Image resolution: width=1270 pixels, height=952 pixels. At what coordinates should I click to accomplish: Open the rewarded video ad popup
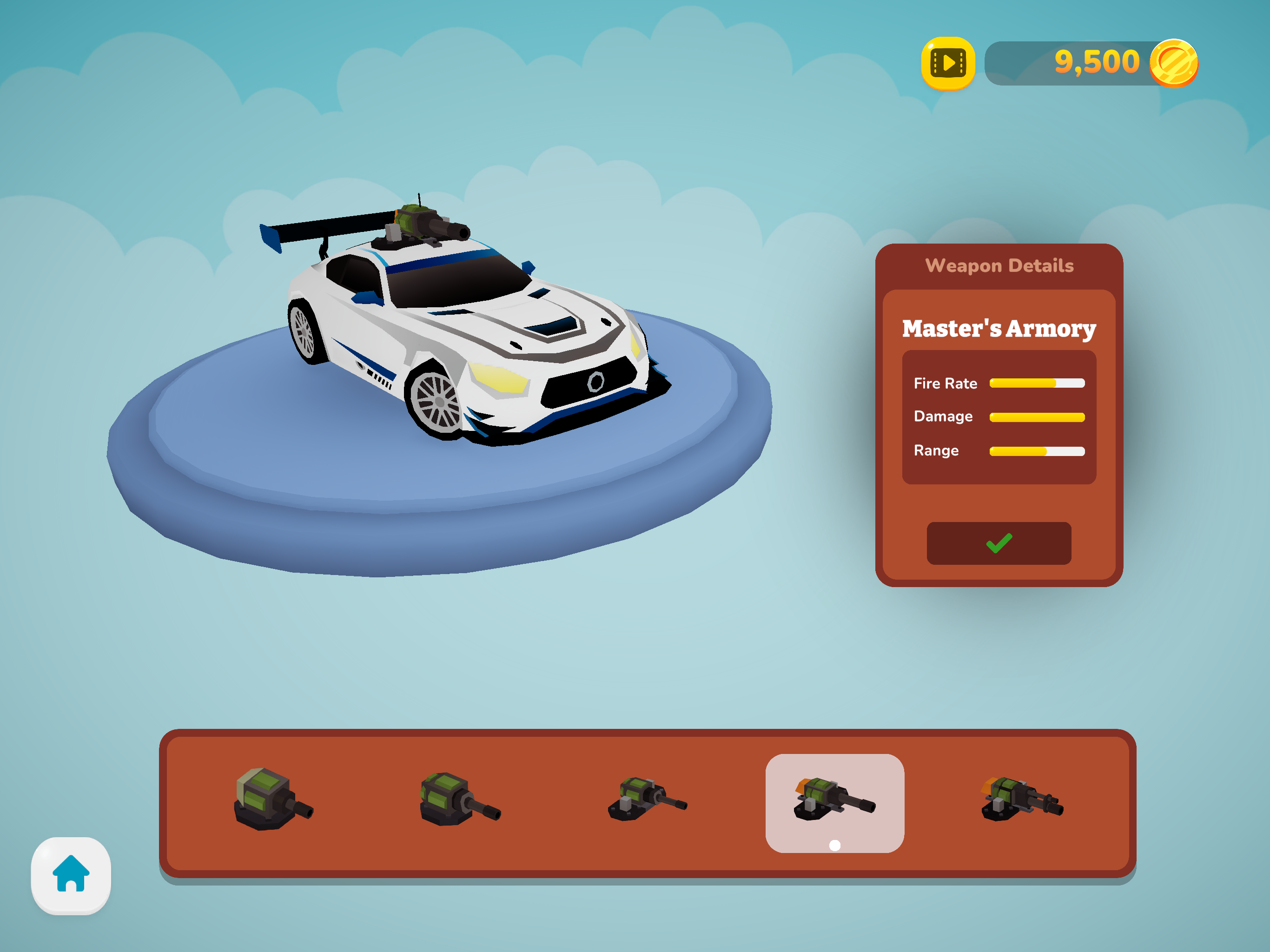948,63
